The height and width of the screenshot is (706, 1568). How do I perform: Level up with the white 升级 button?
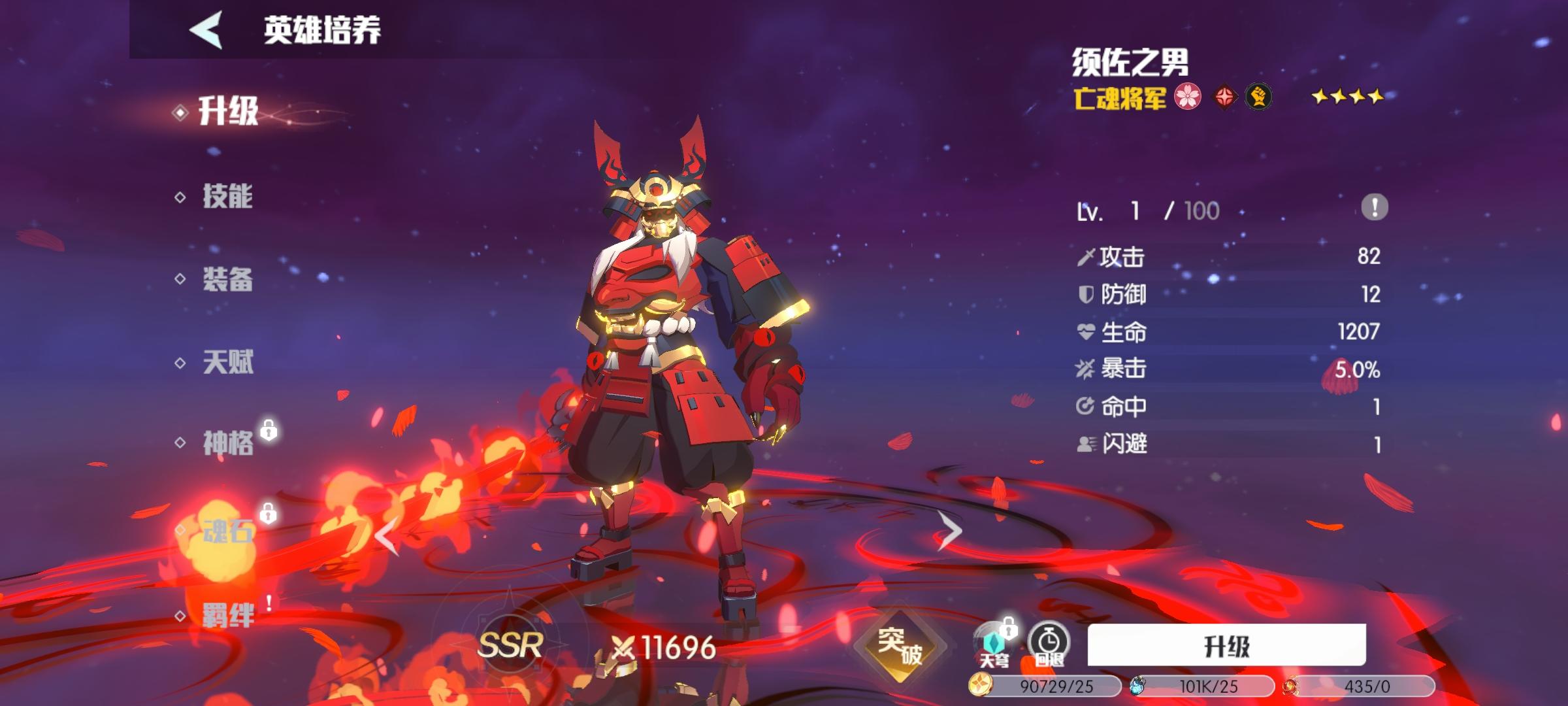[x=1226, y=646]
